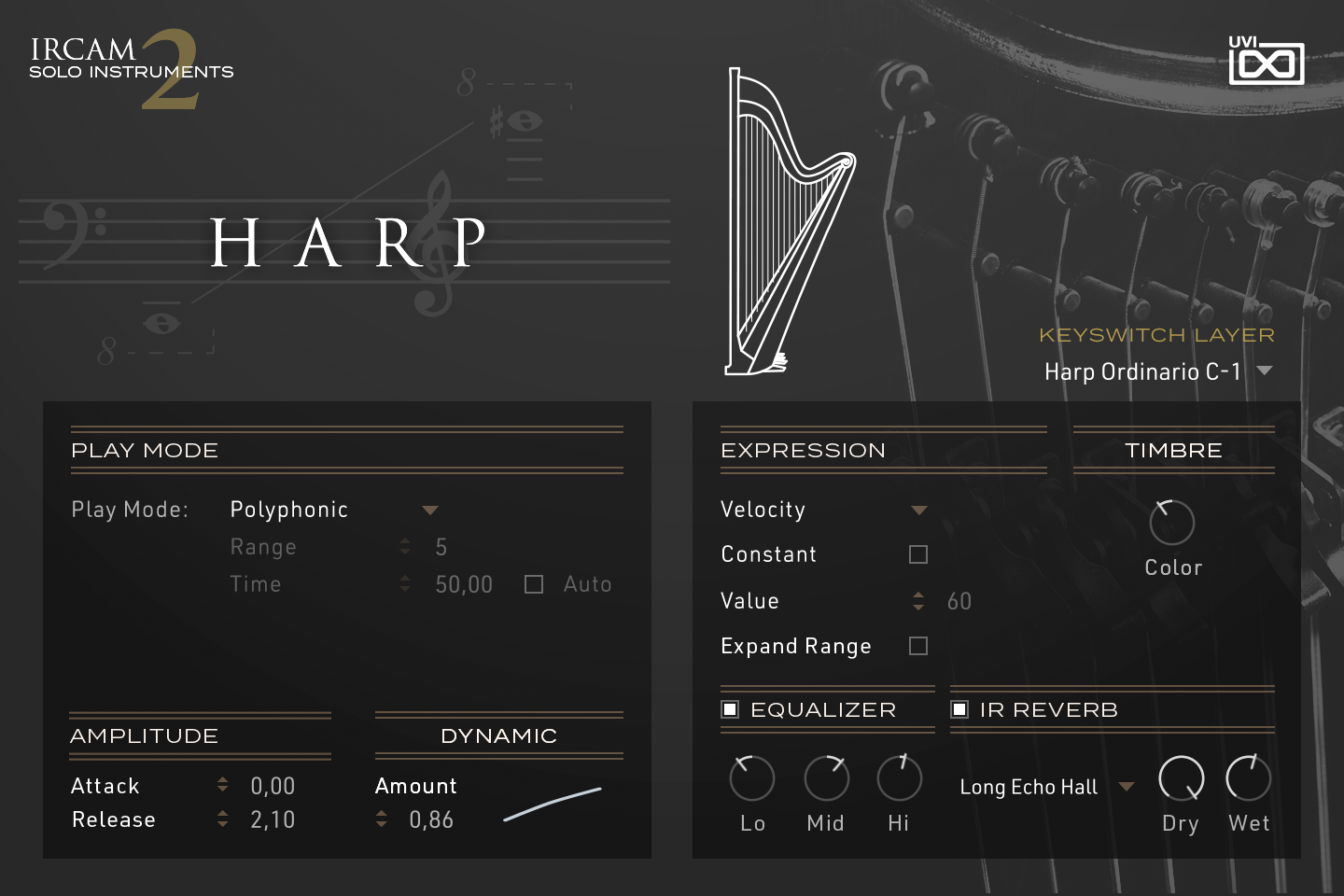The width and height of the screenshot is (1344, 896).
Task: Click the Dry reverb knob
Action: point(1180,778)
